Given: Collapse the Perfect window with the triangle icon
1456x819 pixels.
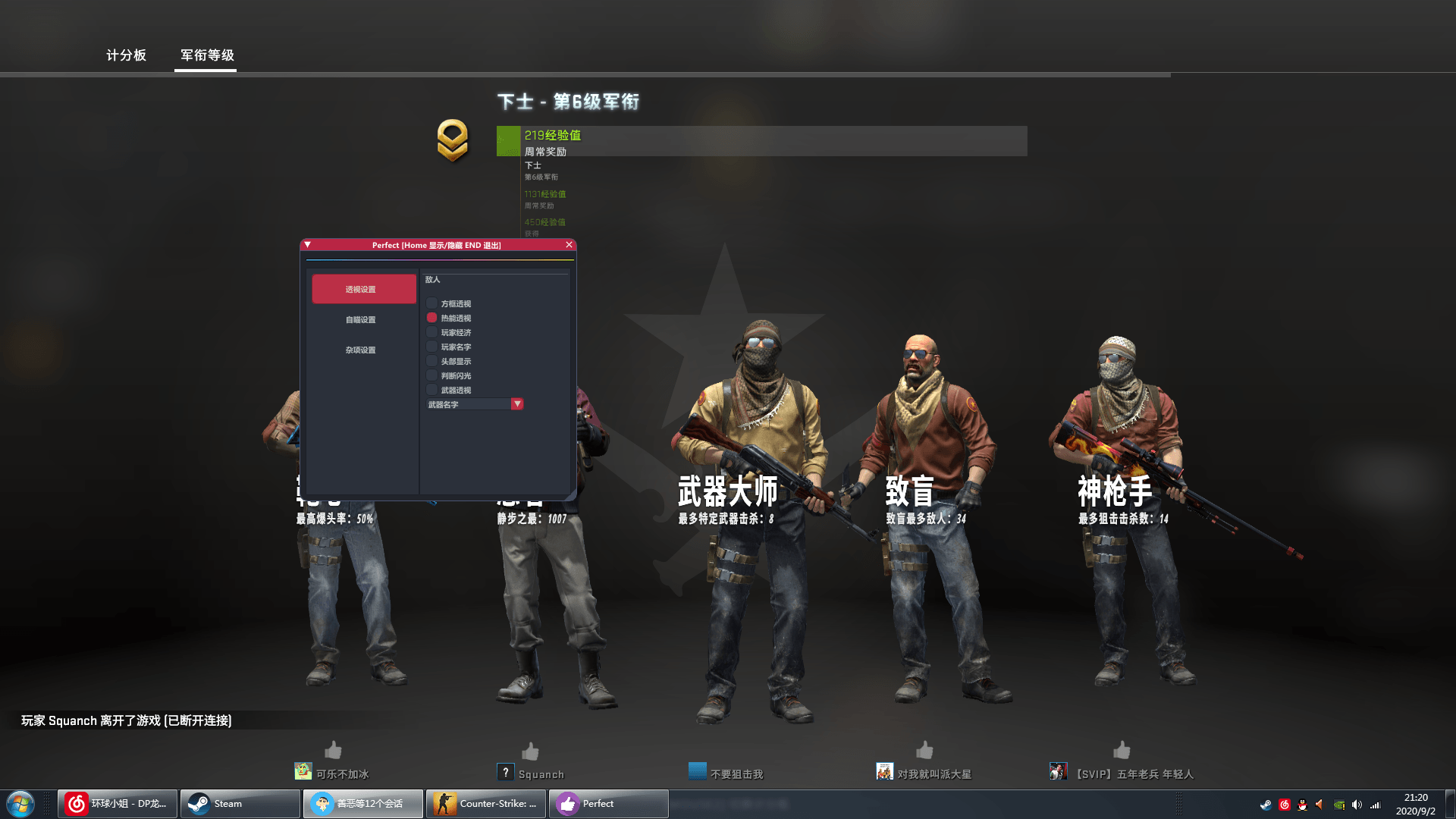Looking at the screenshot, I should pyautogui.click(x=306, y=244).
